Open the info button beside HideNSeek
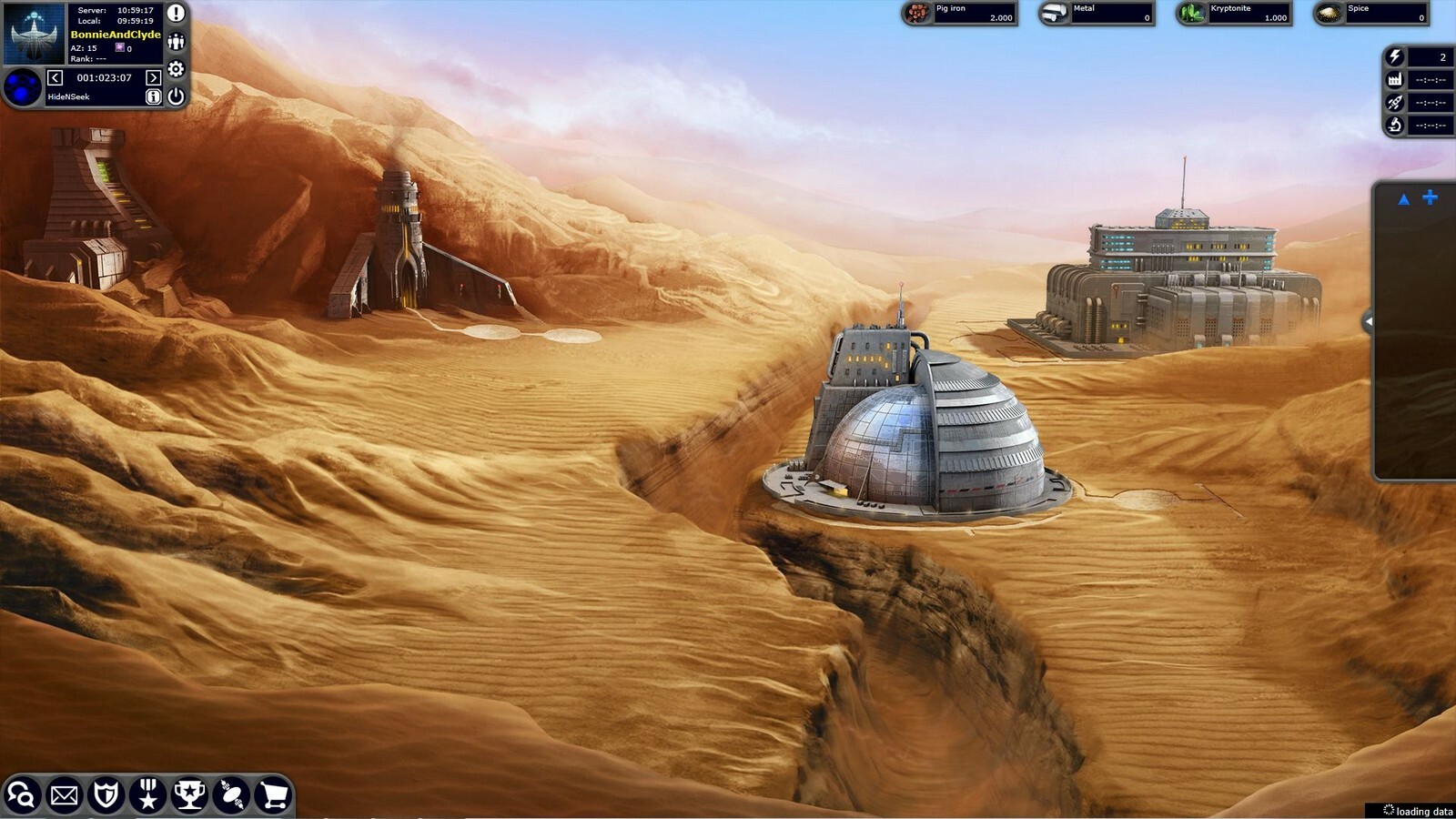This screenshot has width=1456, height=819. click(x=153, y=95)
